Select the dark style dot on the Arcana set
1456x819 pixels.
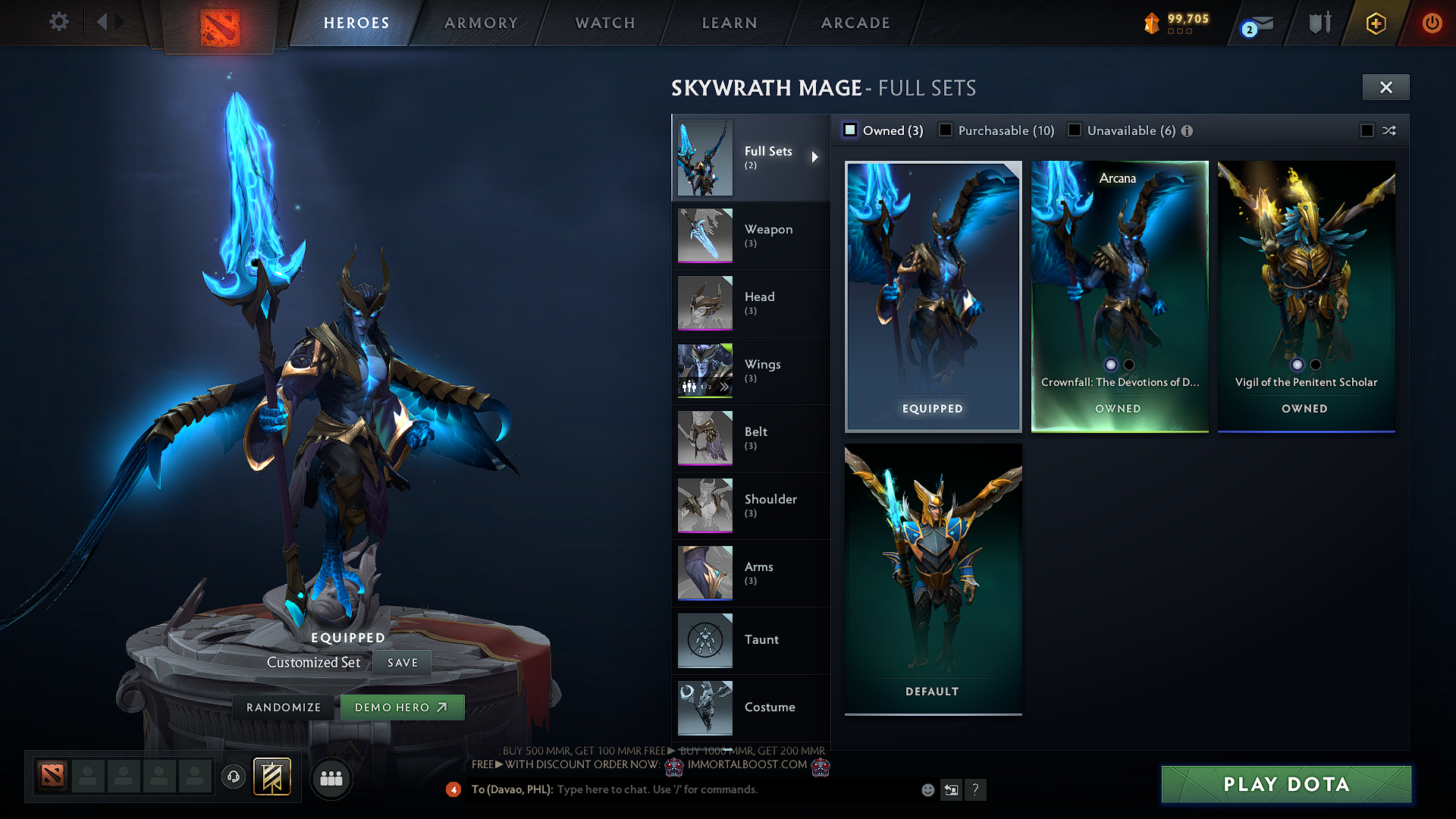1129,365
